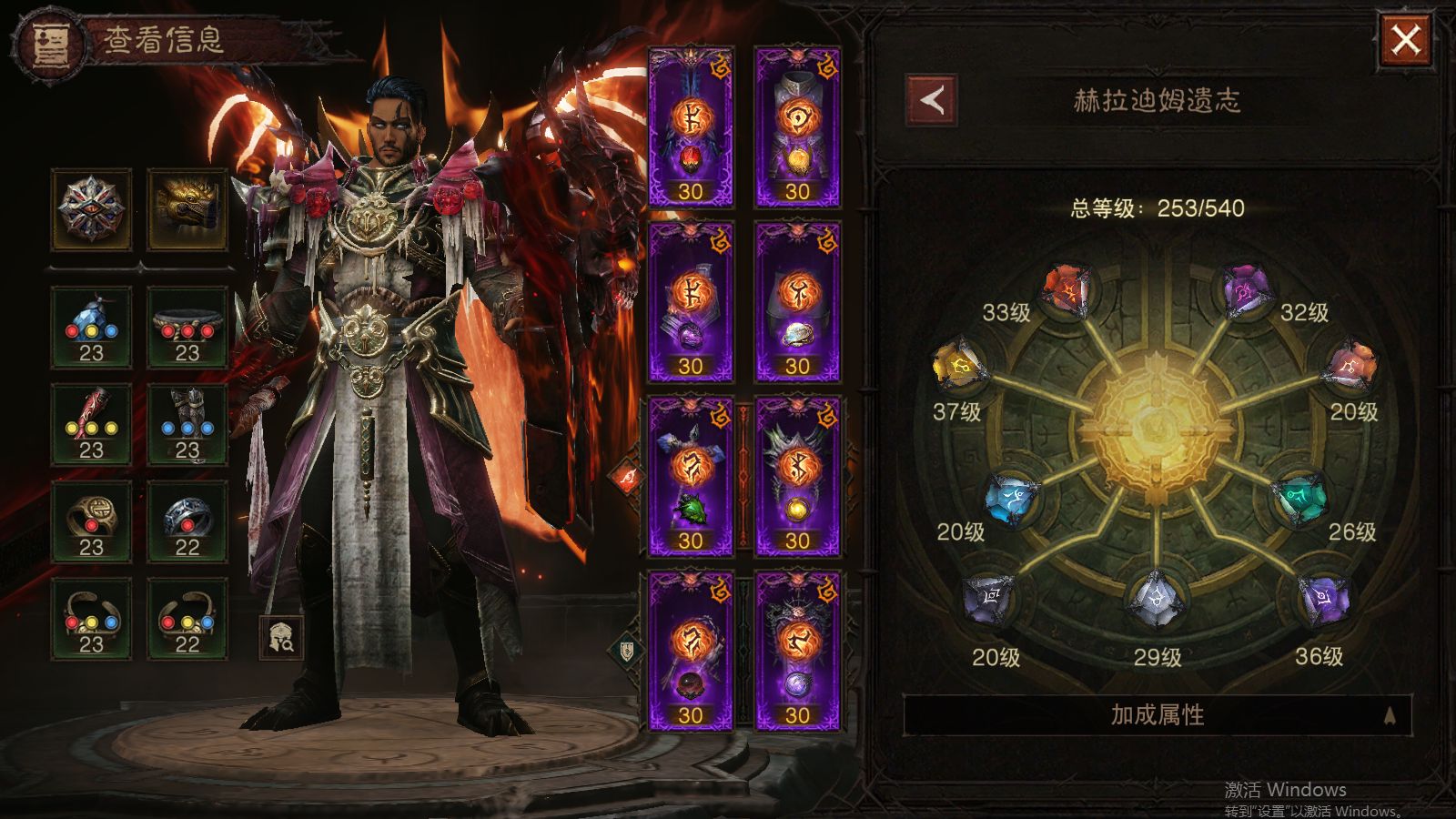Select the 37级 yellow vessel gem

coord(959,365)
